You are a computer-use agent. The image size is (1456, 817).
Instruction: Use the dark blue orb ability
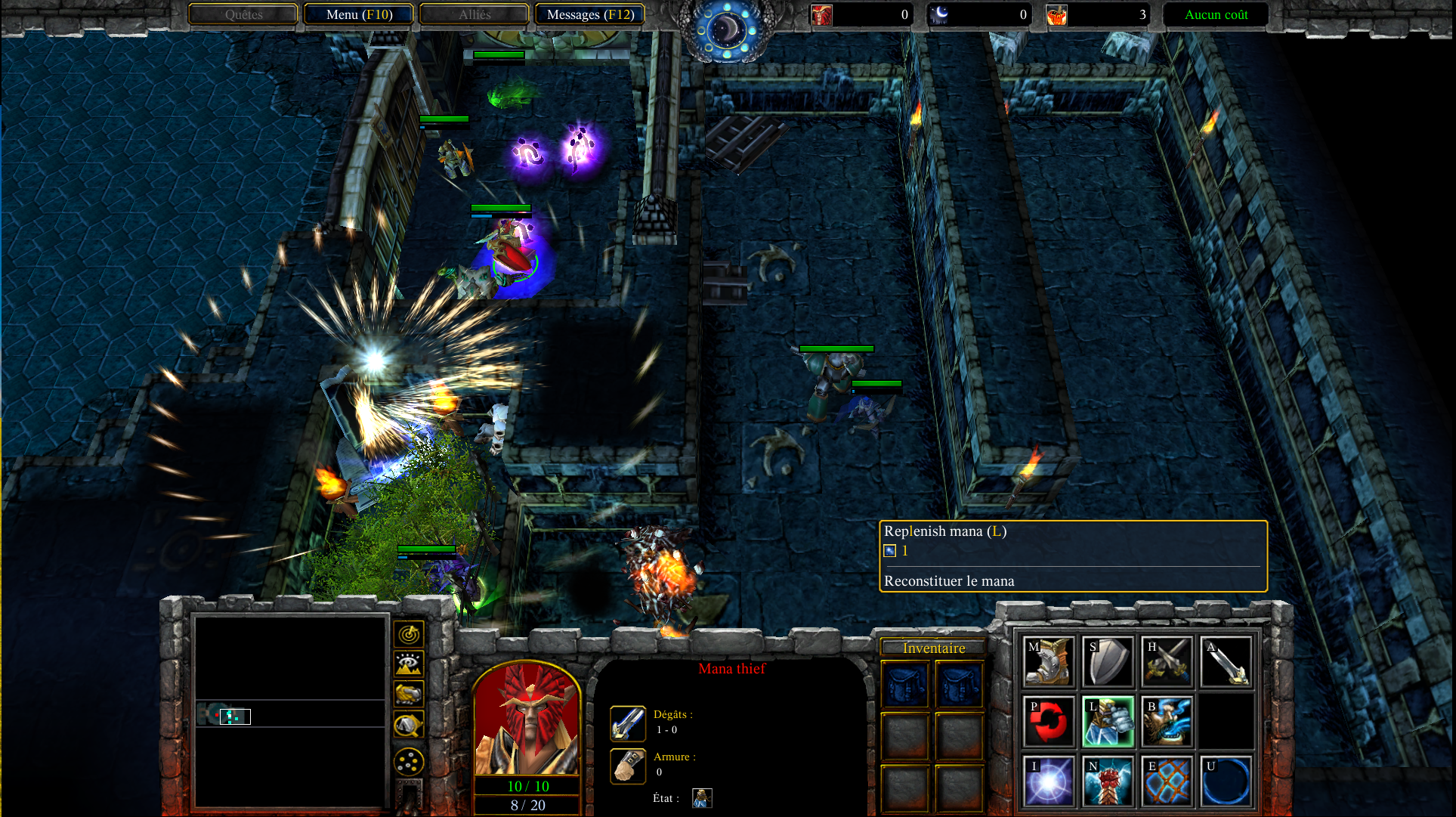coord(1226,781)
